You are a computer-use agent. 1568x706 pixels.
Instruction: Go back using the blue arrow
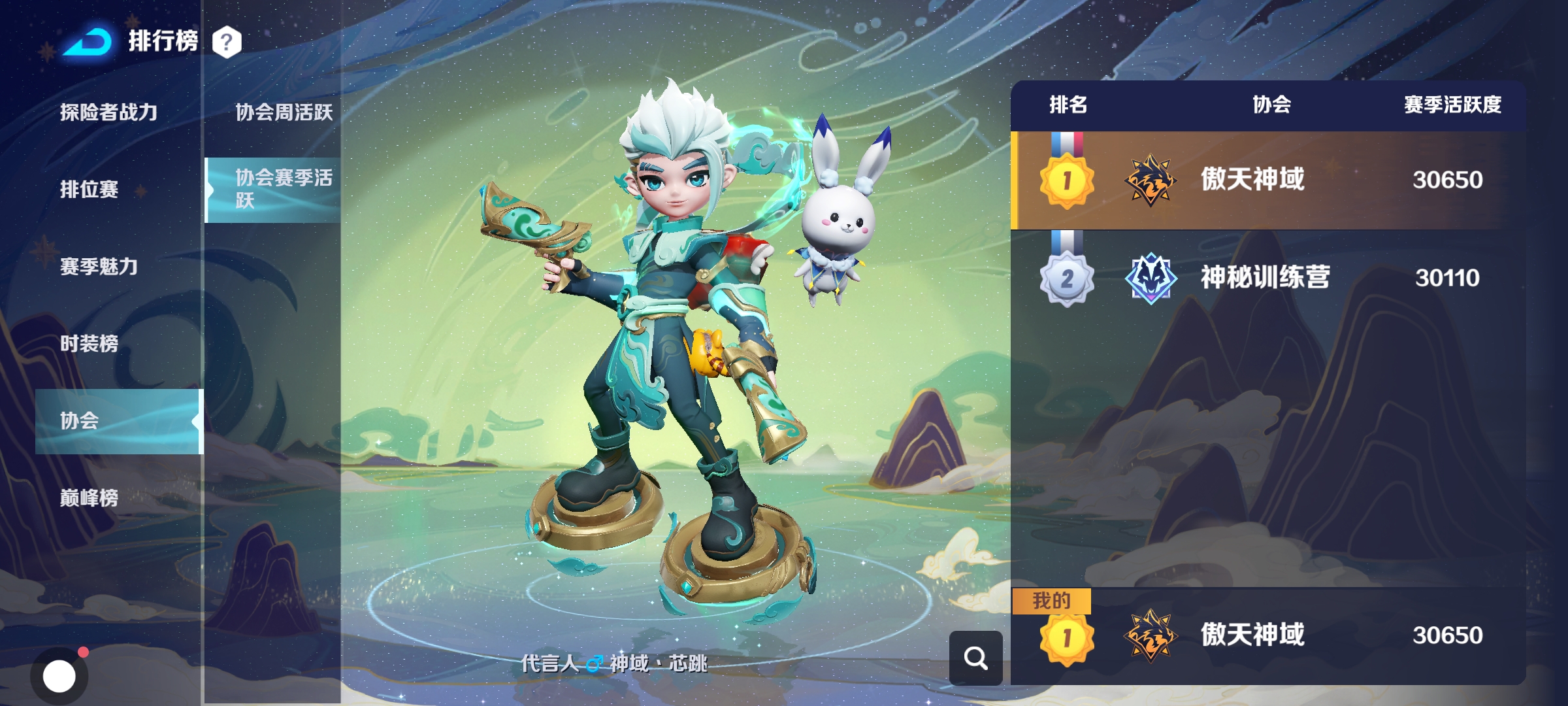(88, 42)
